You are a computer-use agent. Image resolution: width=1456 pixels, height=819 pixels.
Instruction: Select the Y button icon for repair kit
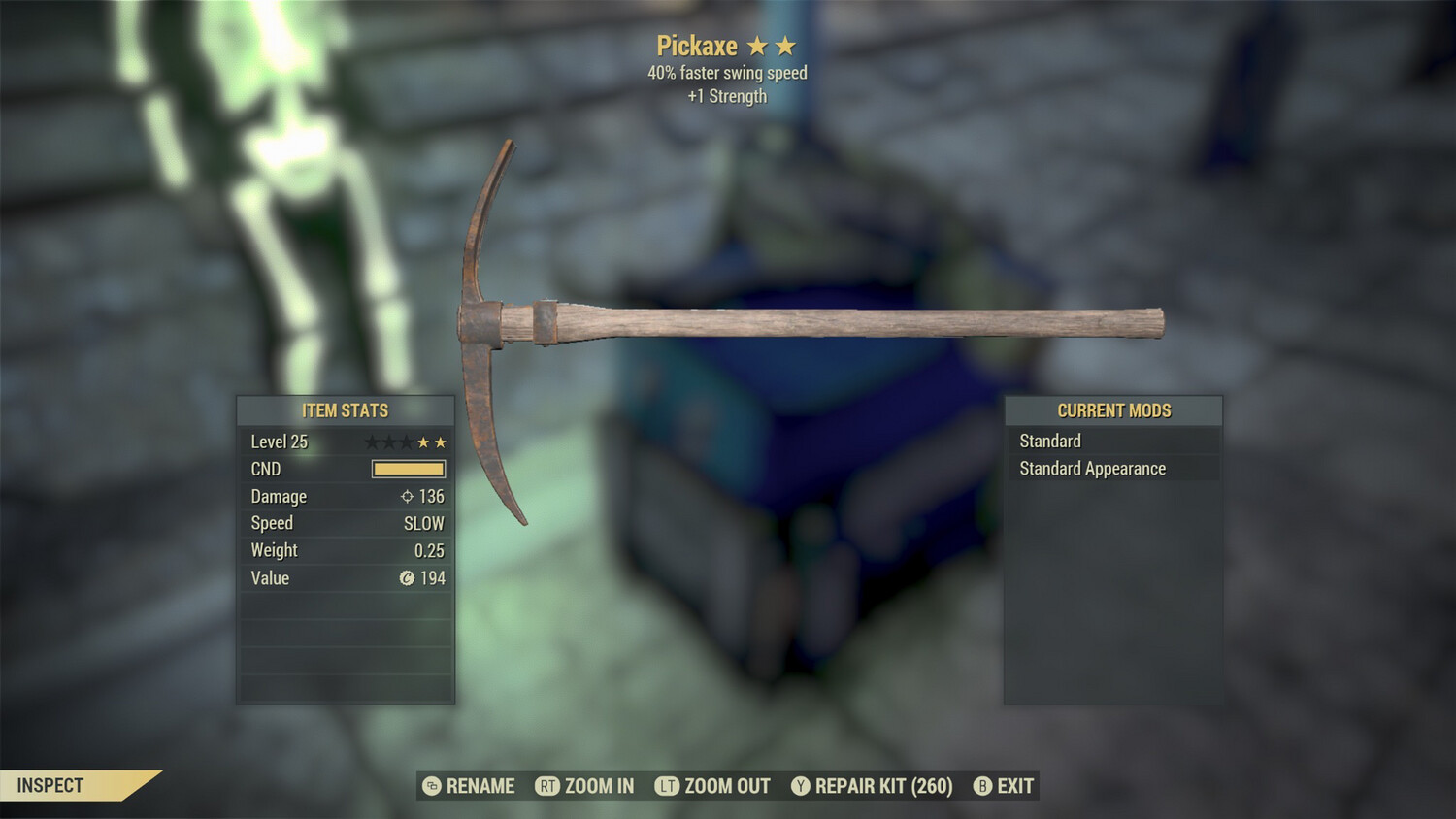[x=801, y=786]
